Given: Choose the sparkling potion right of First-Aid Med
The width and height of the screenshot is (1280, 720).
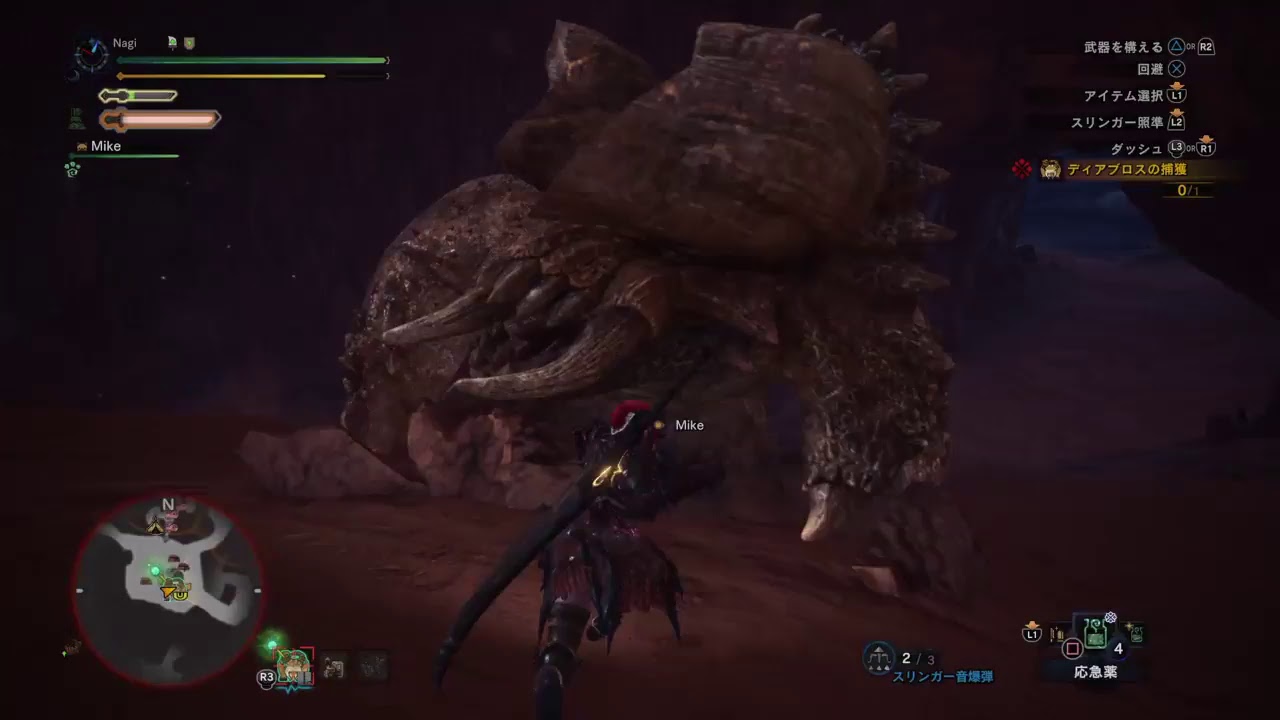Looking at the screenshot, I should click(1135, 633).
